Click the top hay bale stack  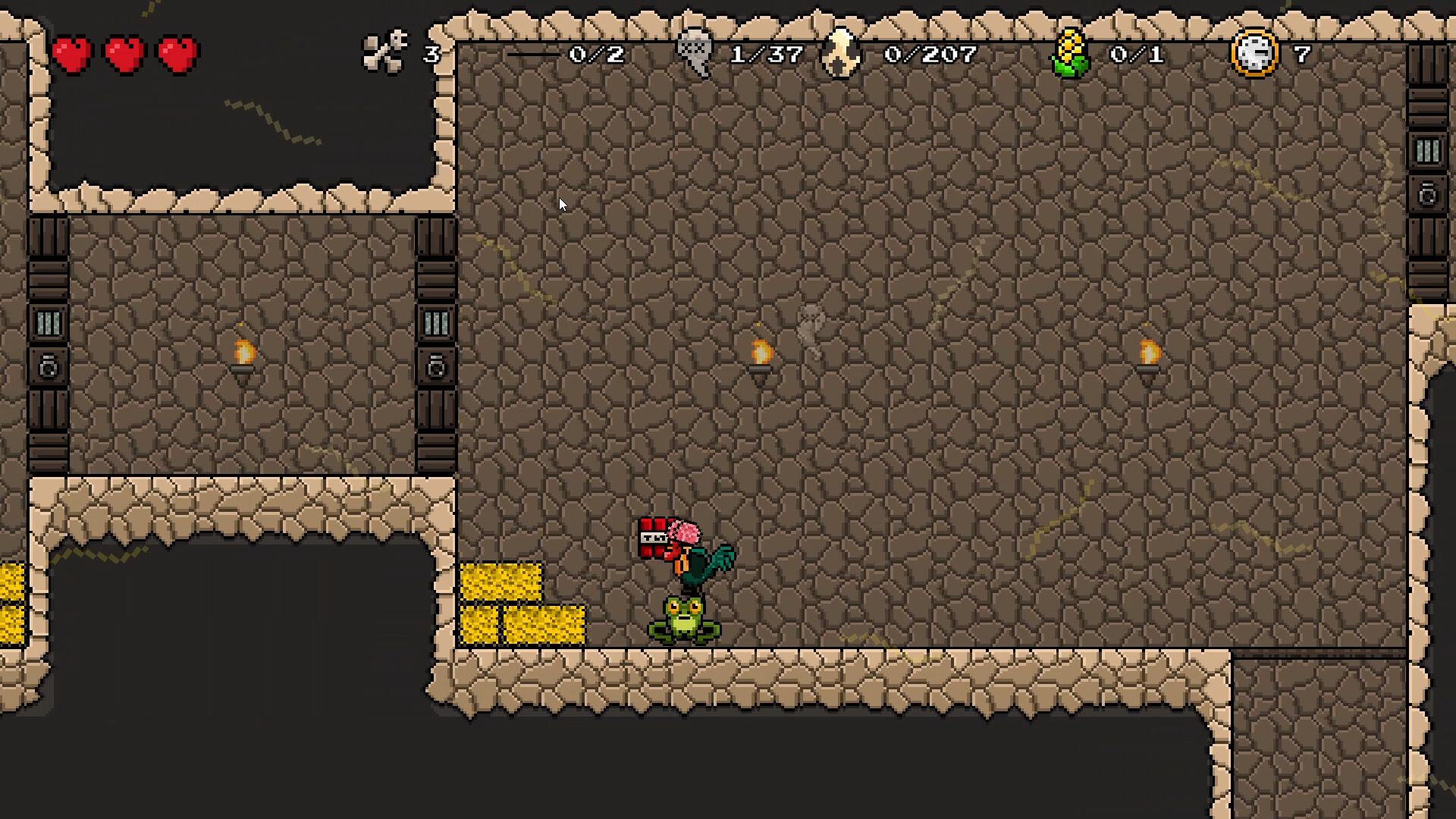click(x=503, y=580)
